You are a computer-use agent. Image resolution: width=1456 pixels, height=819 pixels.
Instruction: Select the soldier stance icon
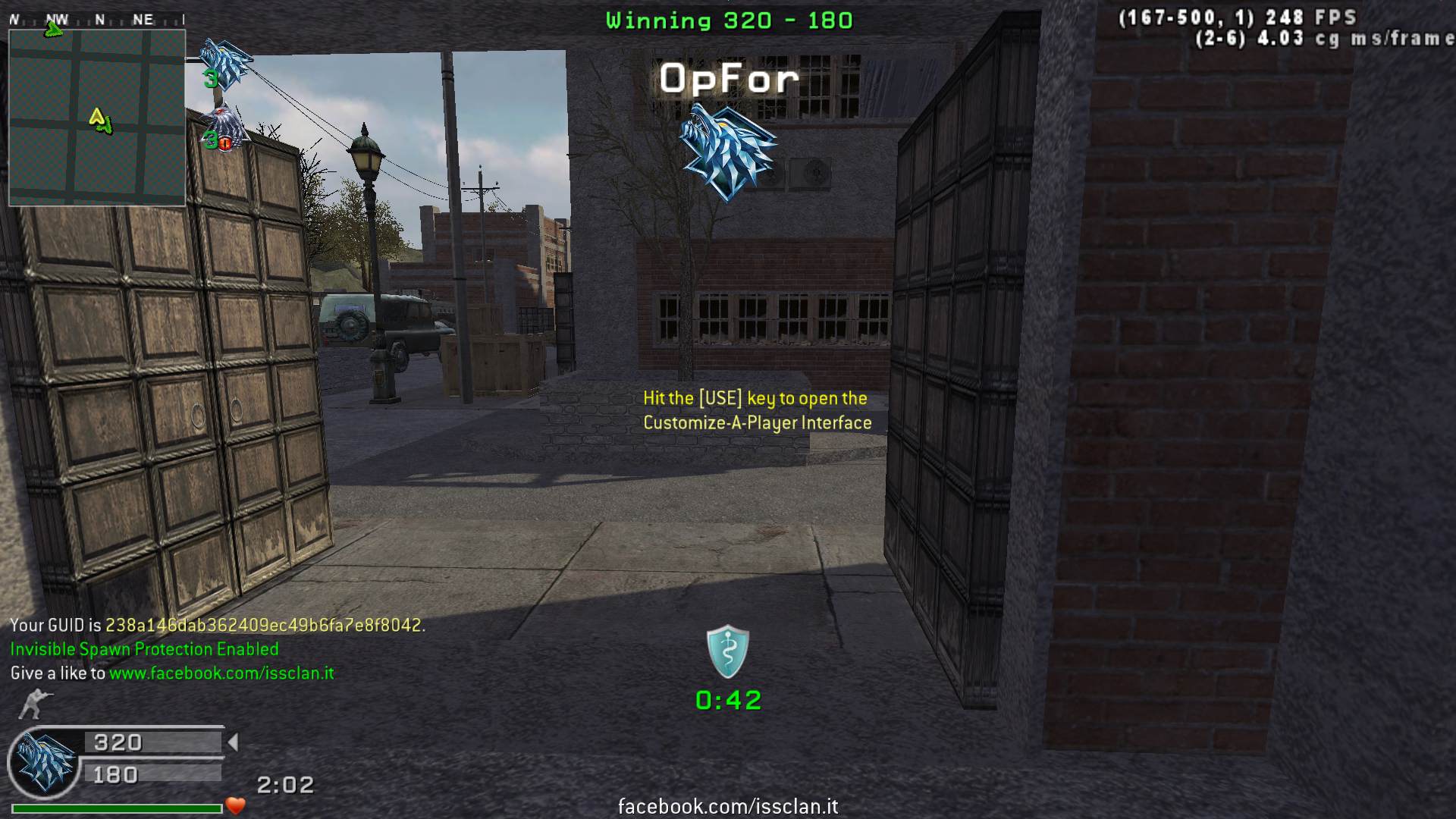click(x=33, y=704)
